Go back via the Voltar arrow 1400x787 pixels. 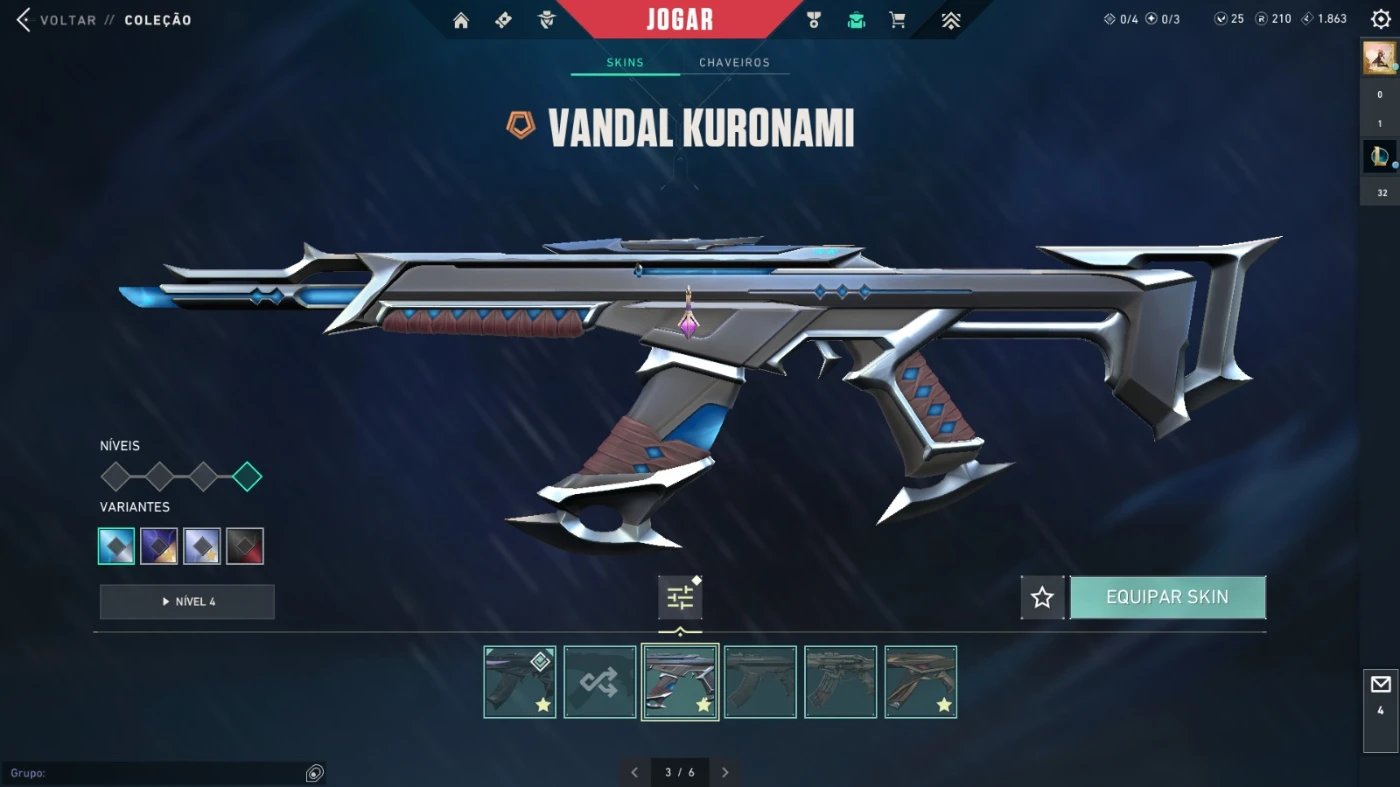24,20
